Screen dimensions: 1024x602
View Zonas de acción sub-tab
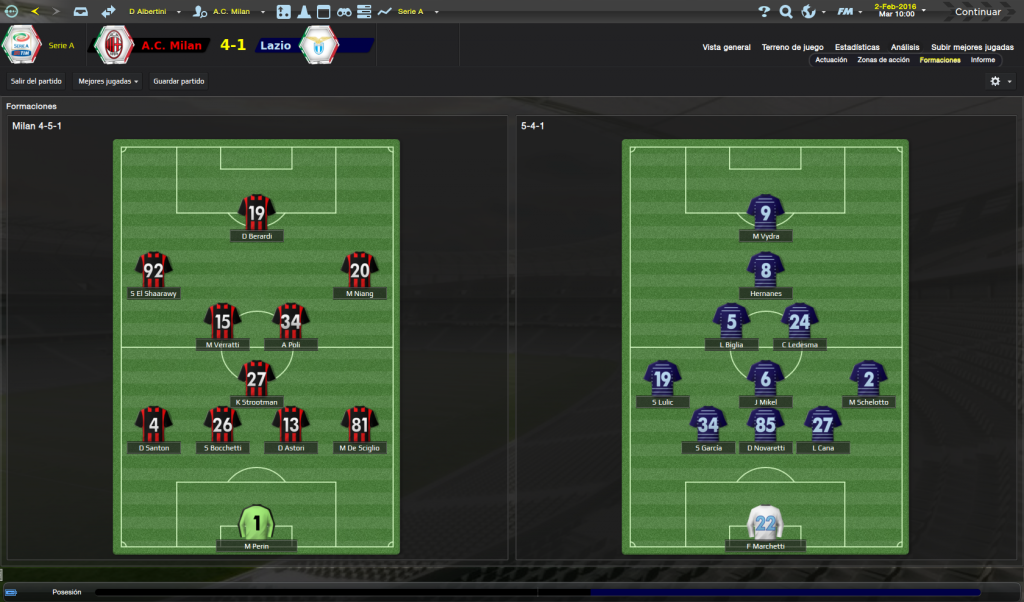tap(883, 60)
